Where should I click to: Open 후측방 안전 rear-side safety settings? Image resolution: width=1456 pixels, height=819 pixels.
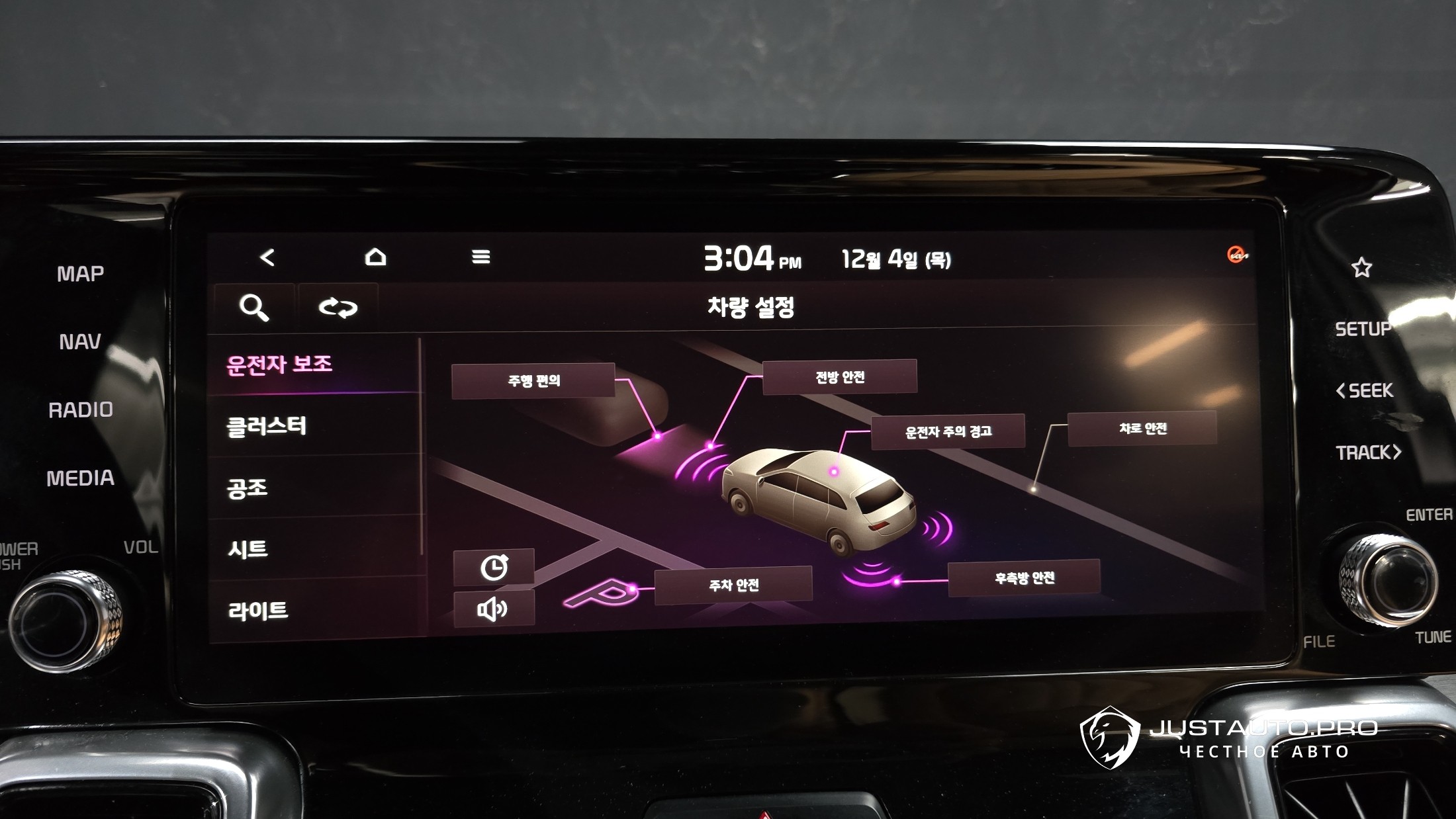tap(1024, 578)
